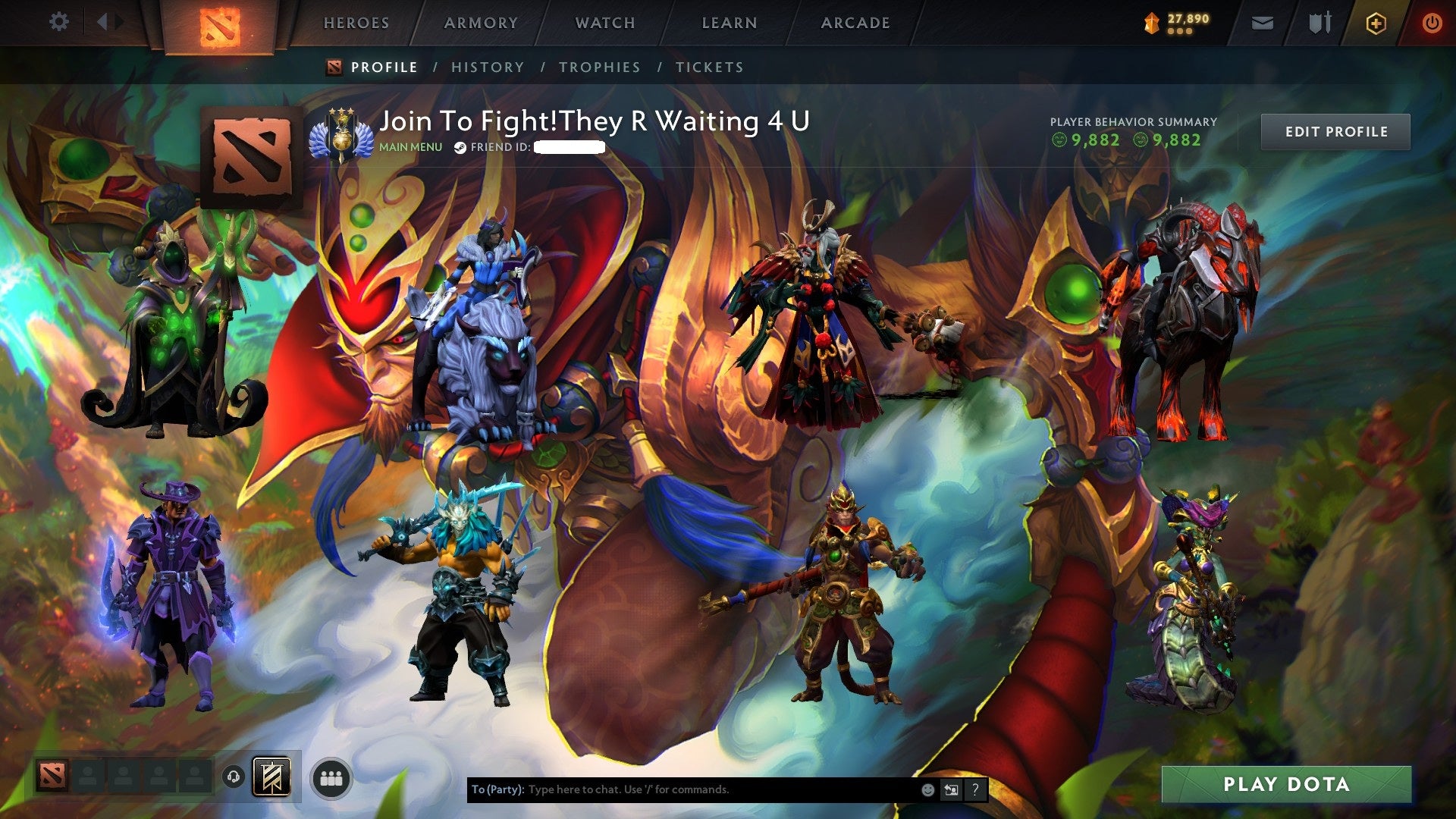Open the ARCADE menu item
The image size is (1456, 819).
point(855,23)
